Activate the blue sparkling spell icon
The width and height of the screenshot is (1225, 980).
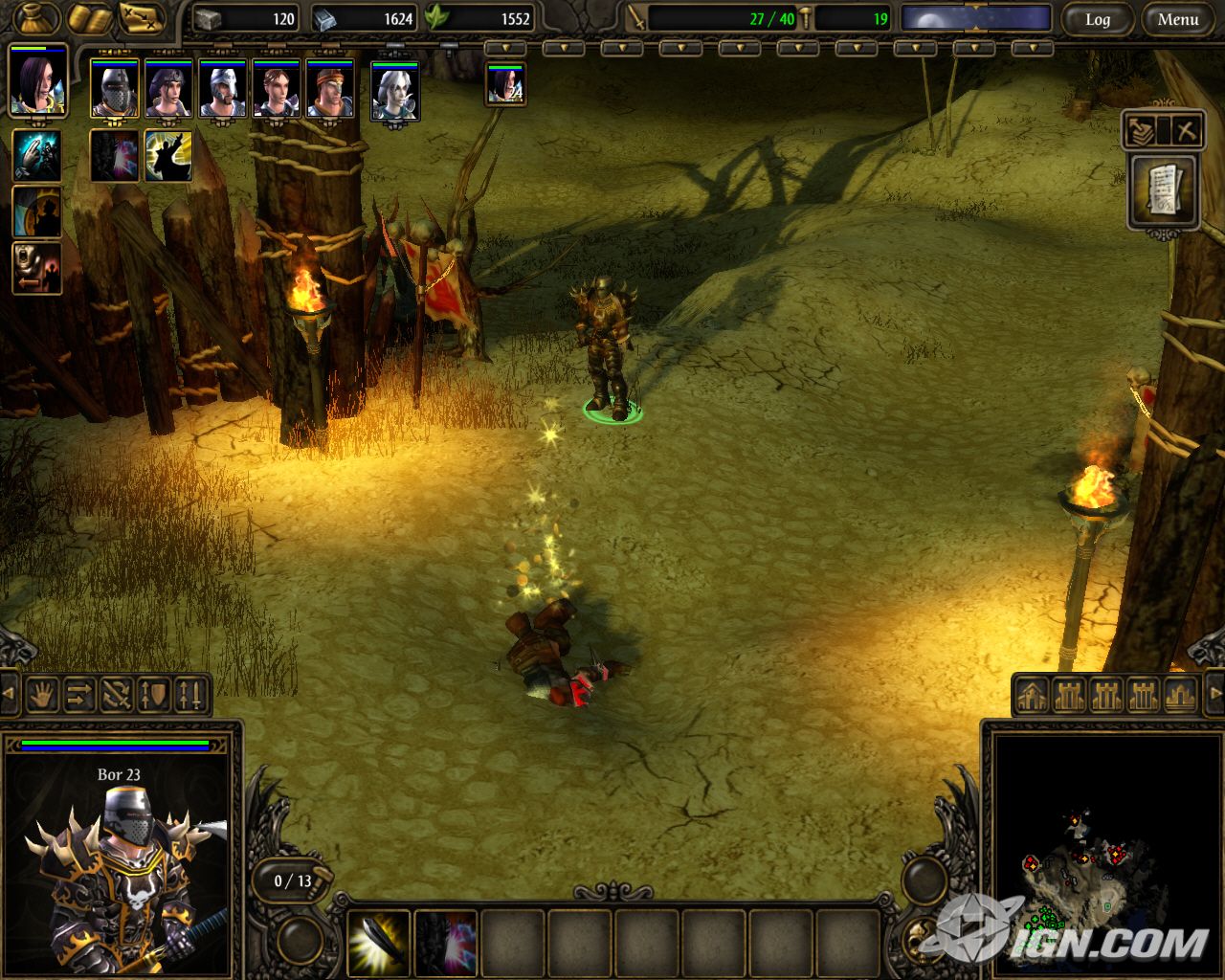click(x=36, y=154)
